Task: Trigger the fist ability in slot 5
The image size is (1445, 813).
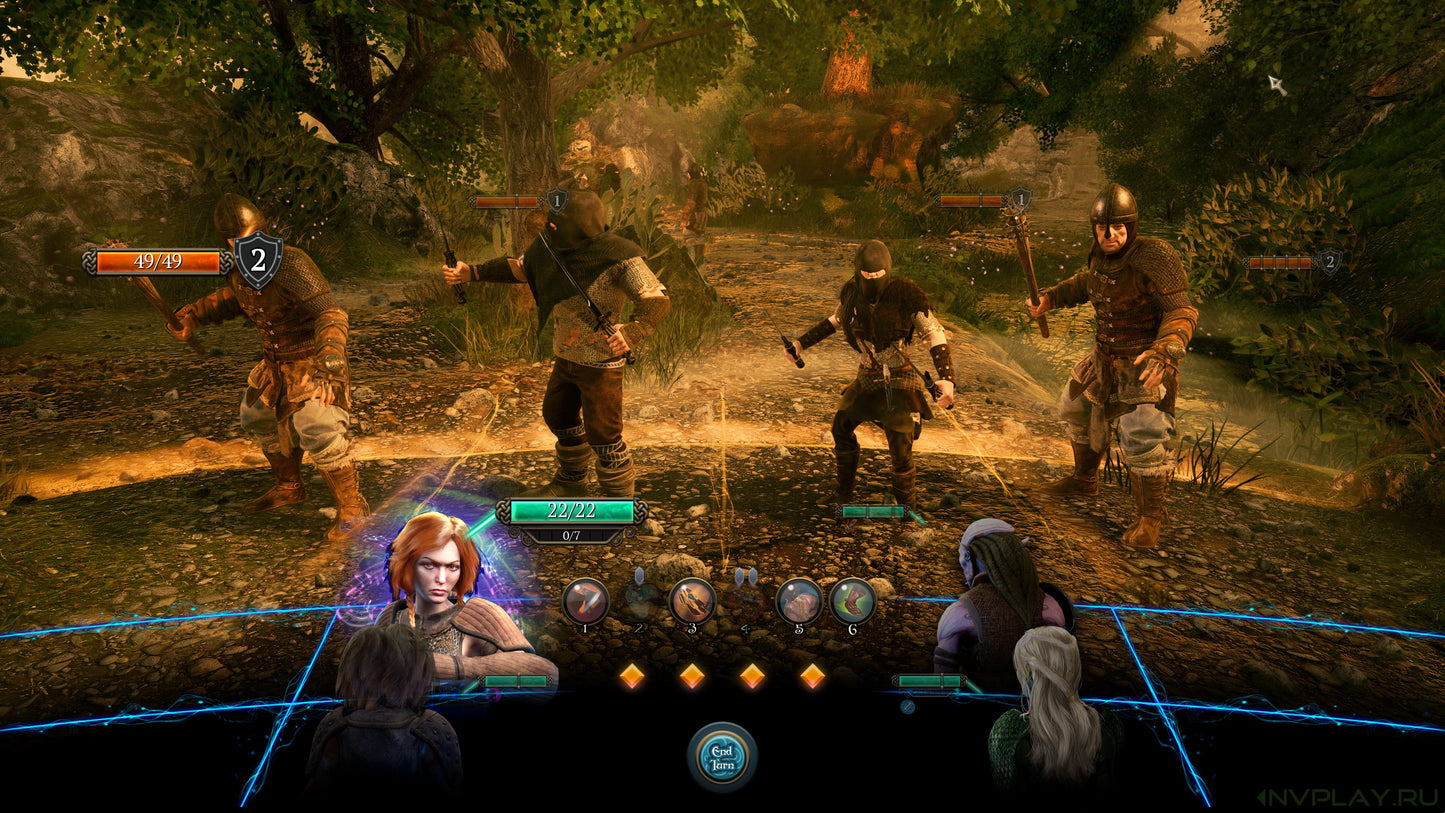Action: [x=799, y=601]
